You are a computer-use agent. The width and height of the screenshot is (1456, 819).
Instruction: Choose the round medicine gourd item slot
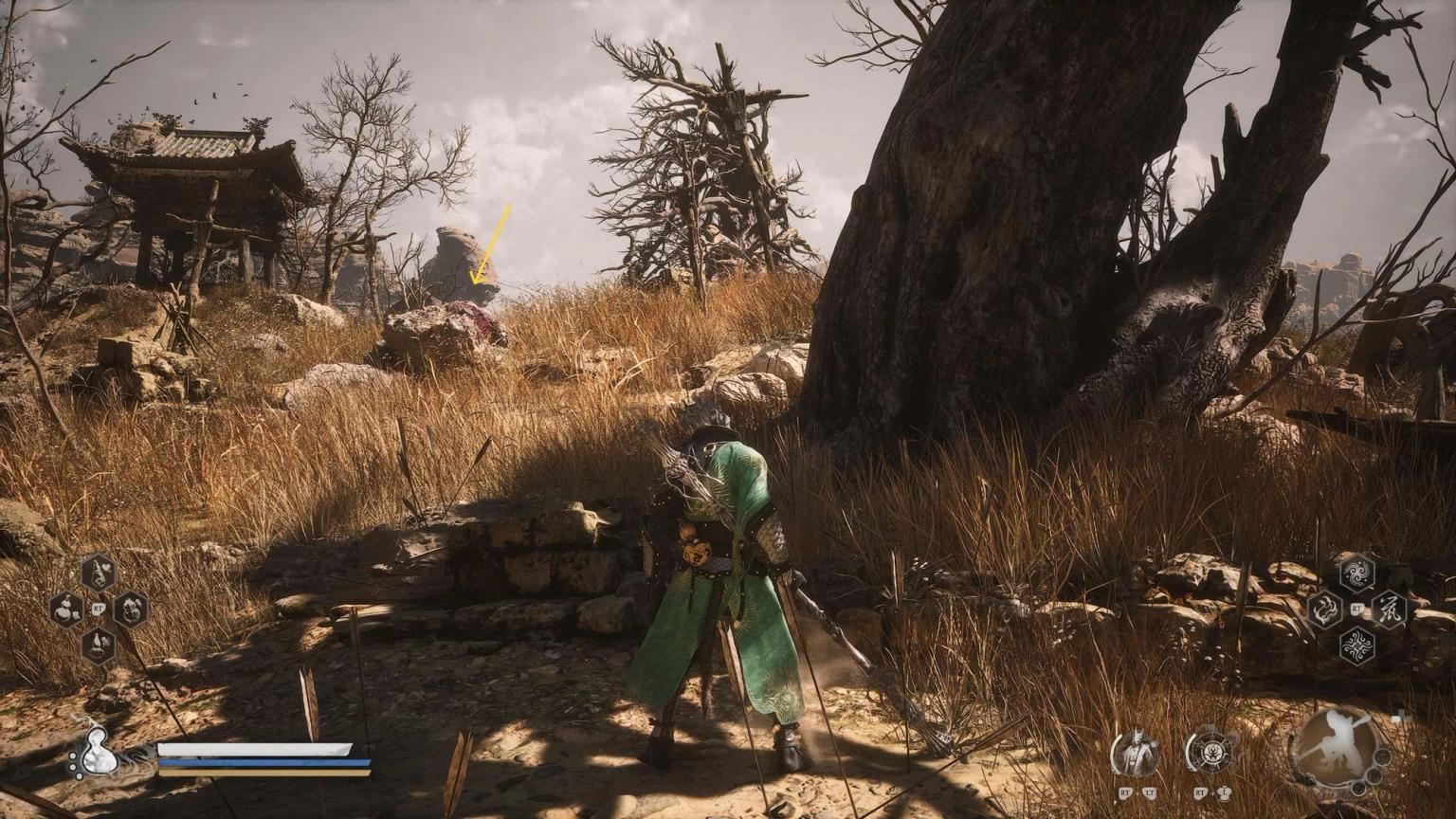130,609
